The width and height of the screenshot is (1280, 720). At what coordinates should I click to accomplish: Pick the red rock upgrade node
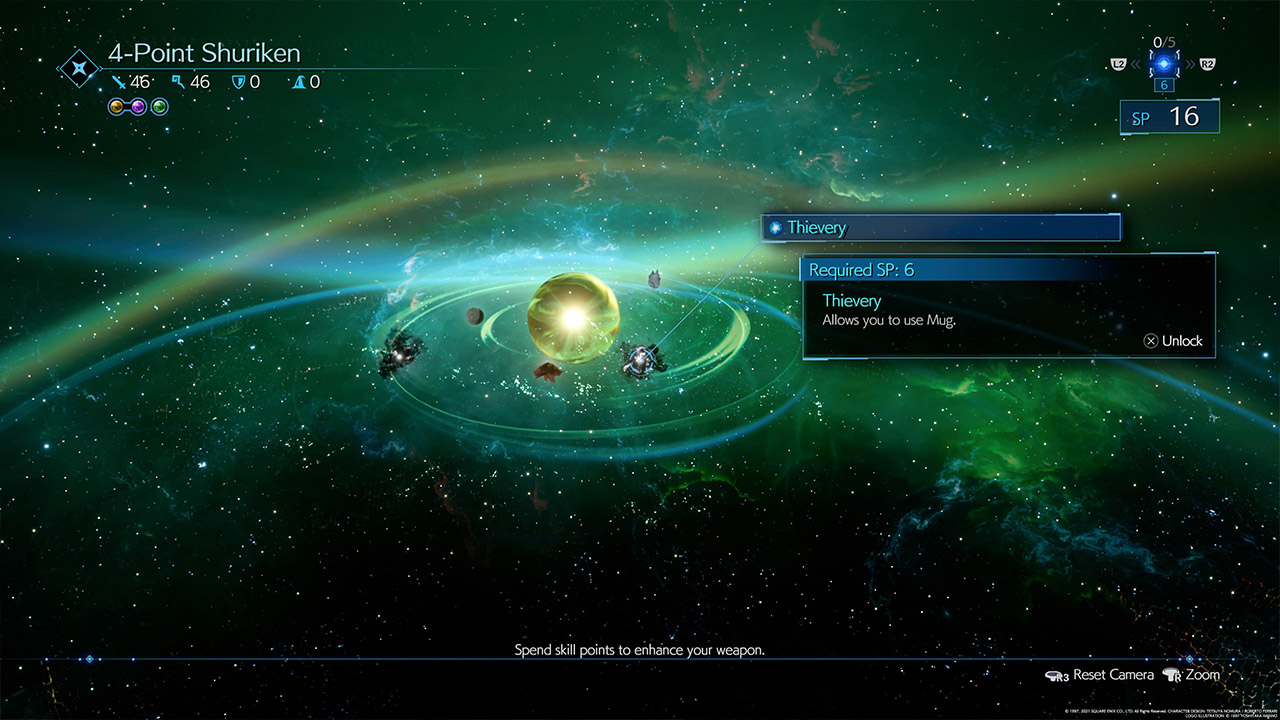click(547, 371)
